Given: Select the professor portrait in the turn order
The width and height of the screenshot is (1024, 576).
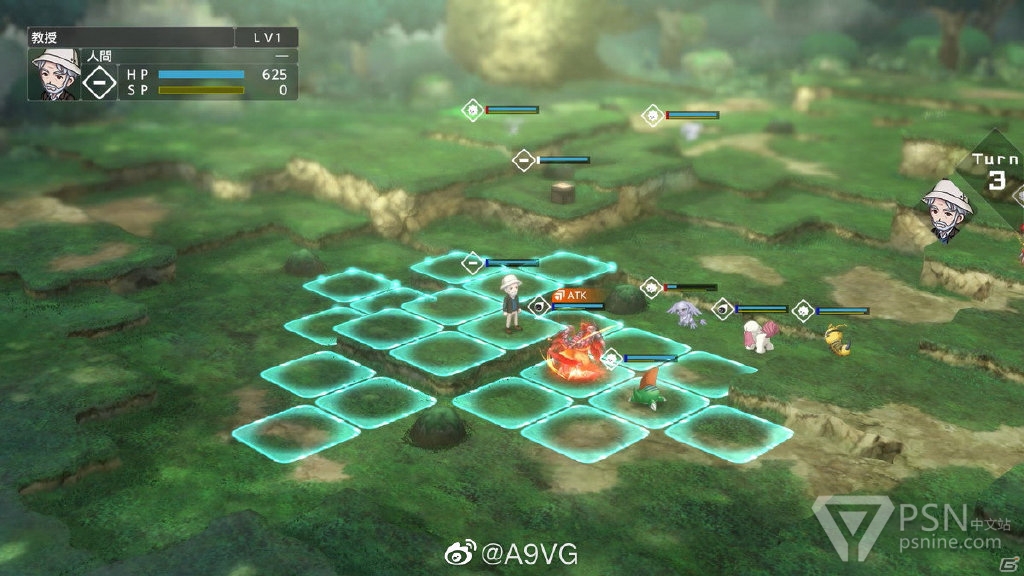Looking at the screenshot, I should point(946,212).
